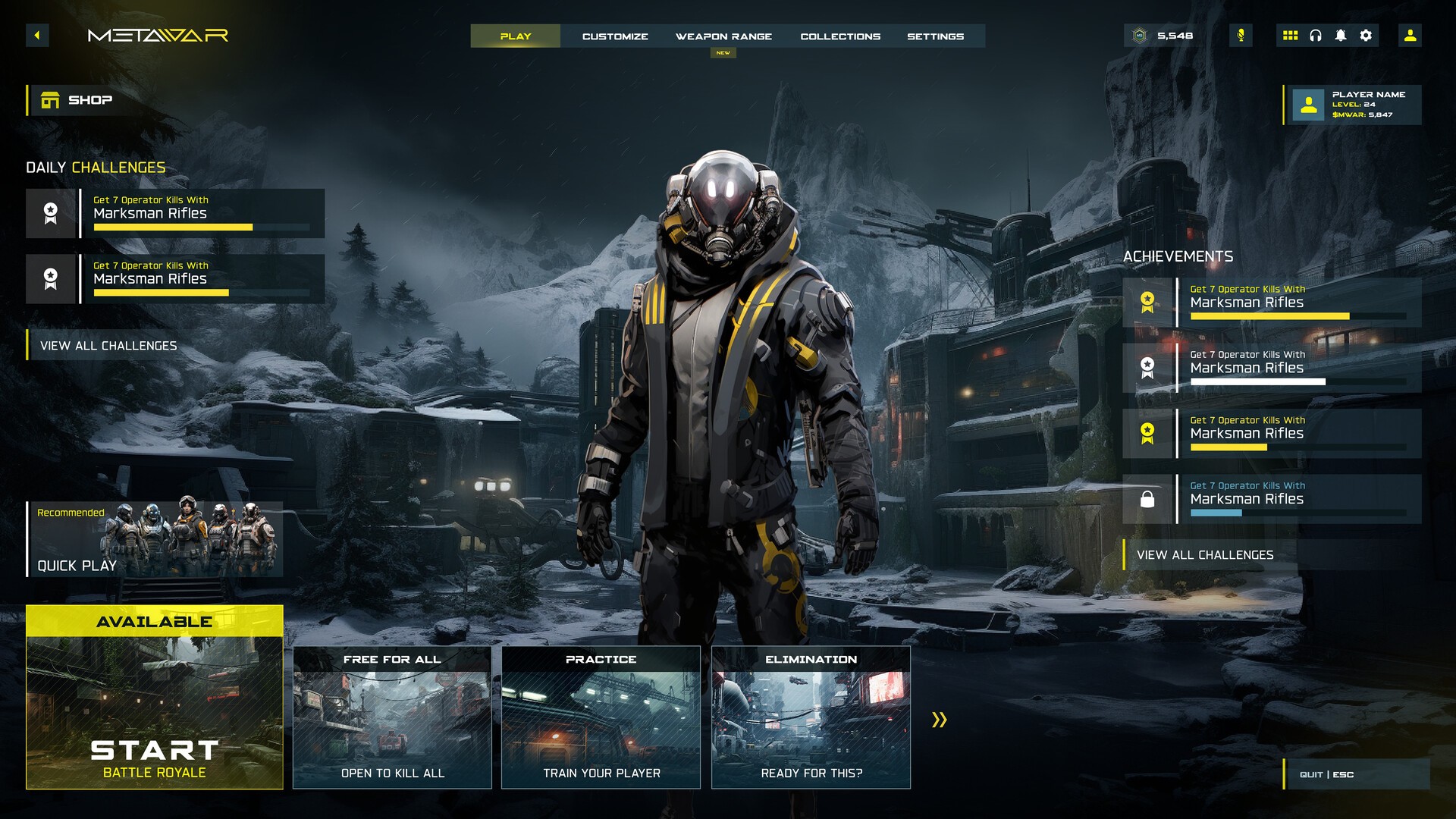Click the MG currency badge showing 5,548
The width and height of the screenshot is (1456, 819).
1160,35
